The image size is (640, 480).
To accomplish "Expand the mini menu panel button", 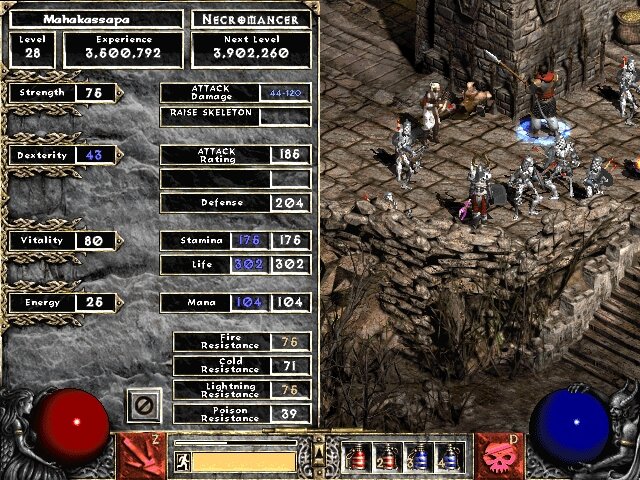I will (x=319, y=443).
